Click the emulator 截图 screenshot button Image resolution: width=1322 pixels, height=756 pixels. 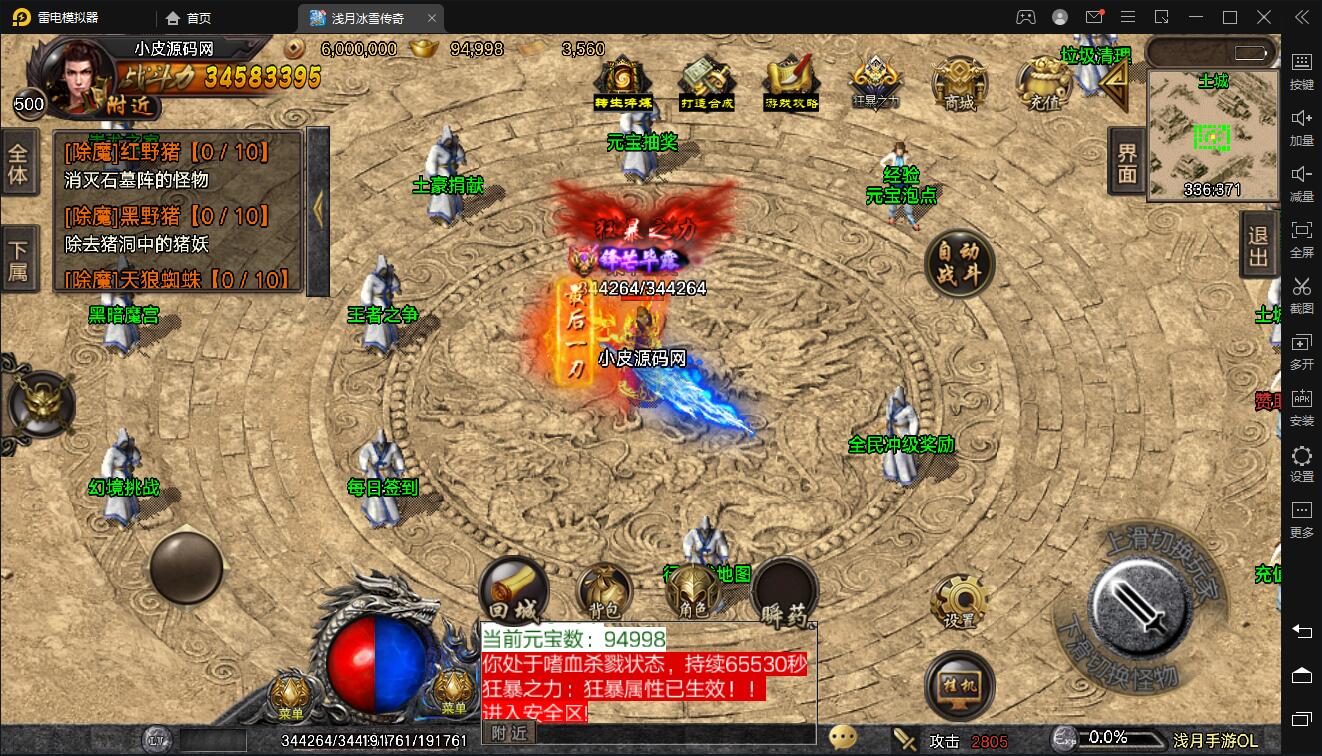(1301, 294)
